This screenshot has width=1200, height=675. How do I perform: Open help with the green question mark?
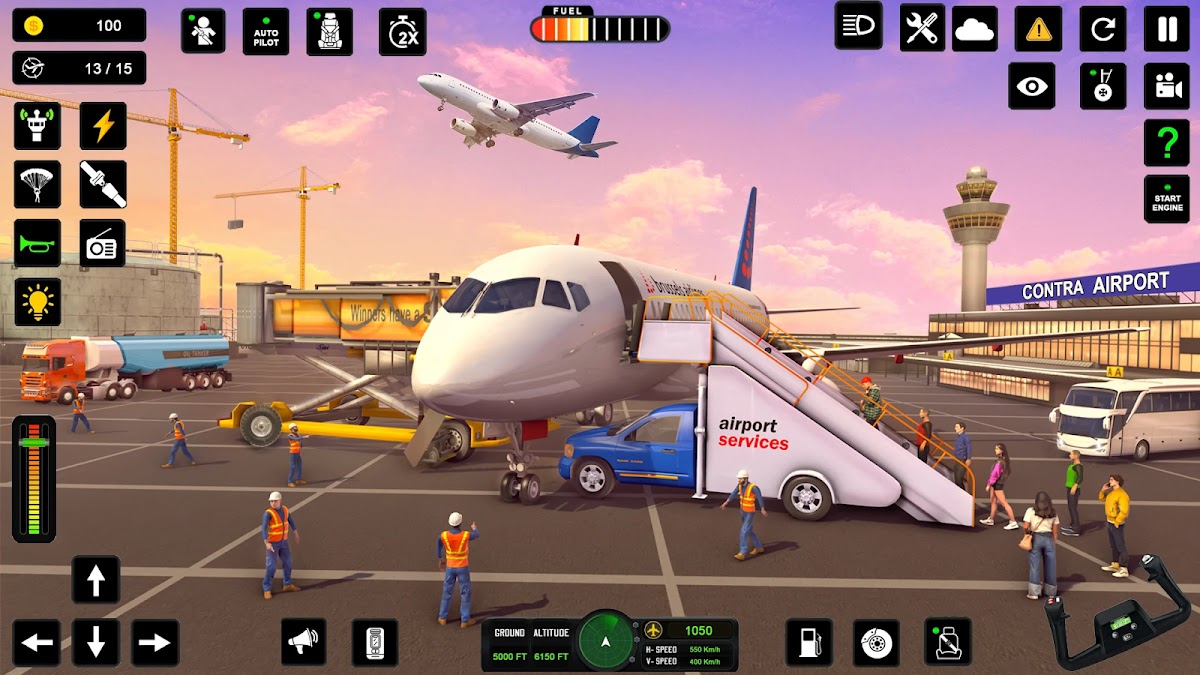(1167, 143)
